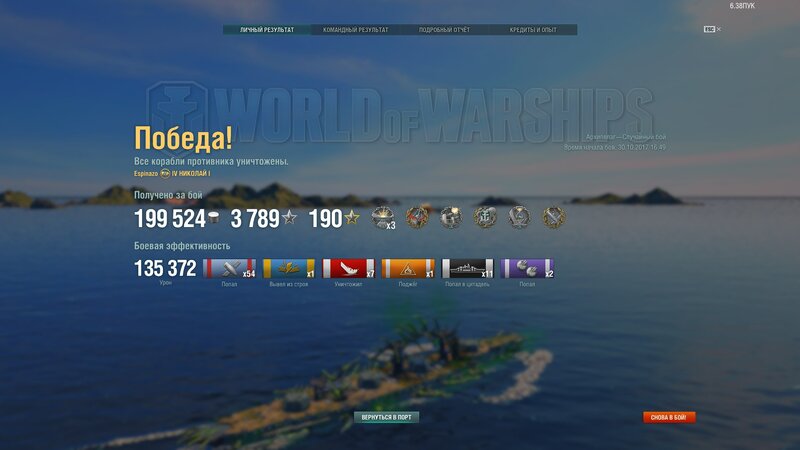Choose the Попал в цитадель ribbon
This screenshot has width=800, height=450.
pos(468,268)
